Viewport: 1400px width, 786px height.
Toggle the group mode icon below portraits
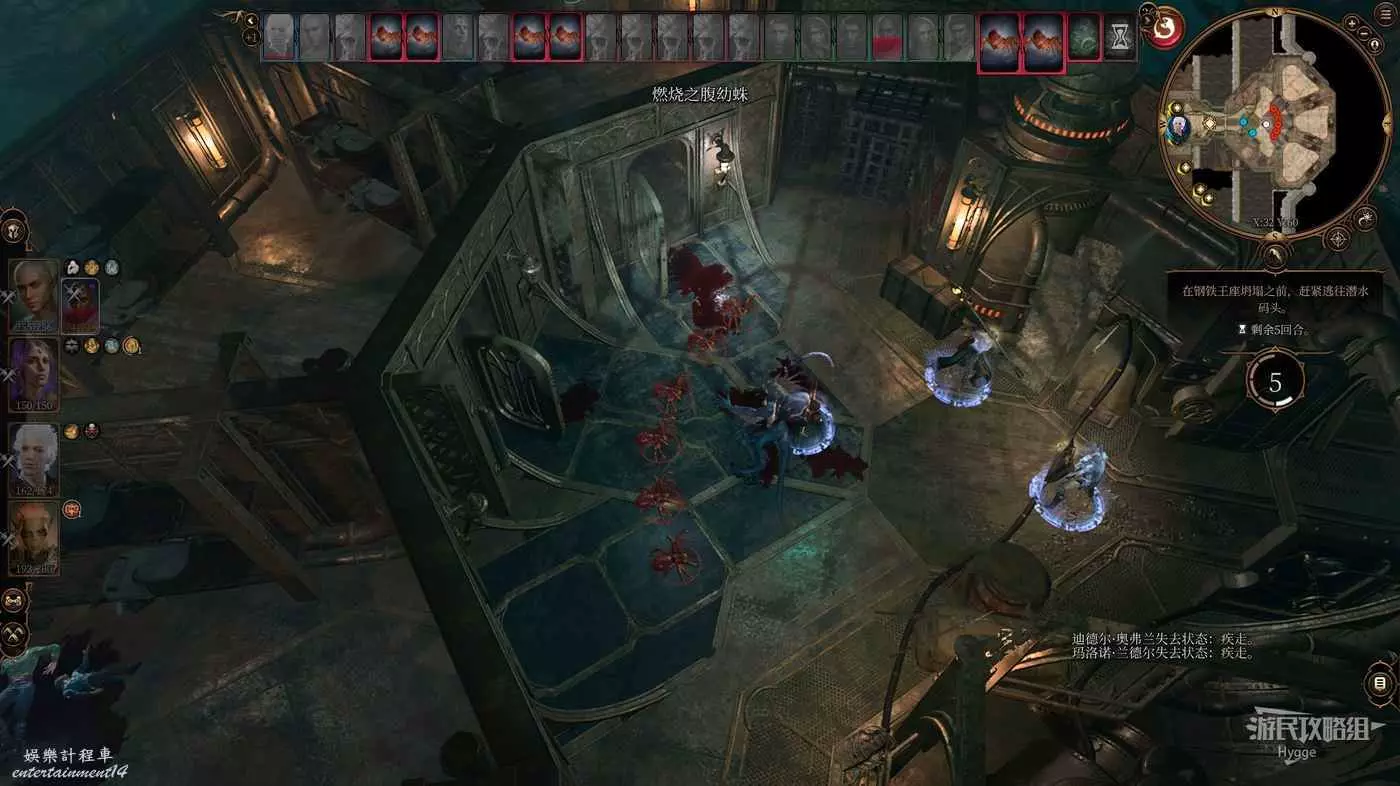(13, 601)
